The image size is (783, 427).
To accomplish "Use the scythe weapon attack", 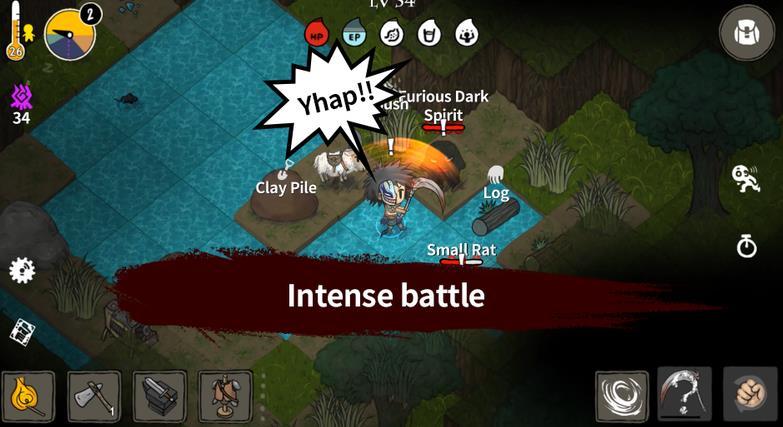I will click(x=685, y=395).
